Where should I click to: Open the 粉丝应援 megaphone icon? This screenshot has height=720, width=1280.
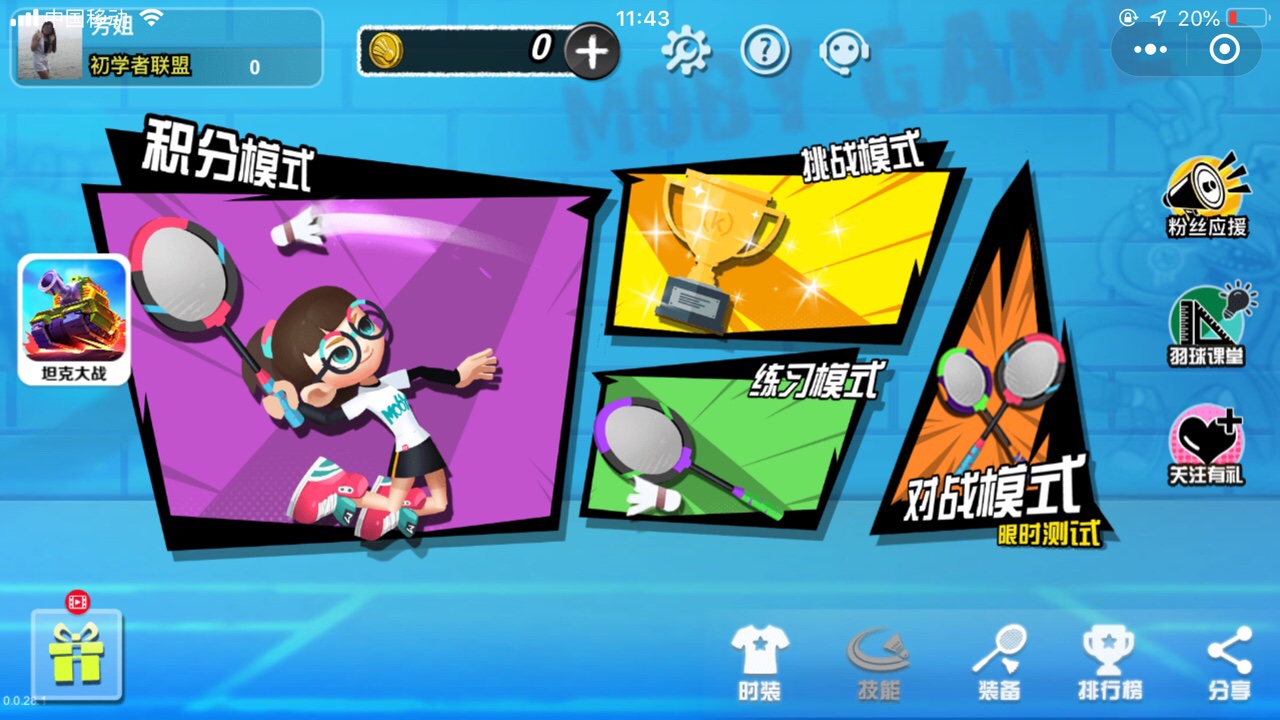pyautogui.click(x=1207, y=195)
